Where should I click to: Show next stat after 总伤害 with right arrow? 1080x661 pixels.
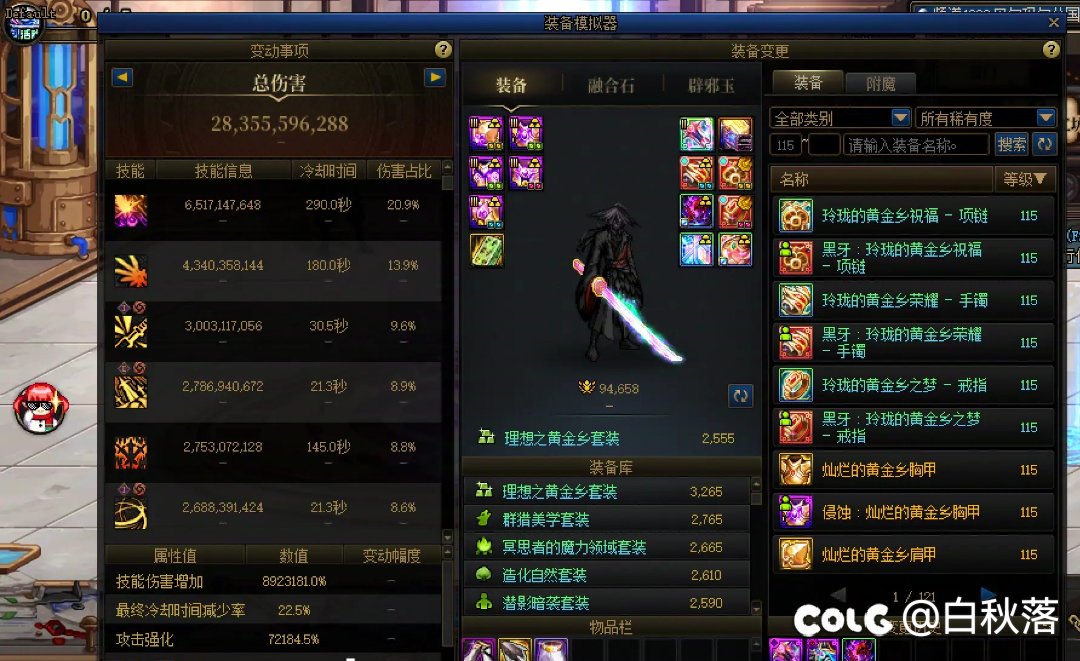click(434, 77)
